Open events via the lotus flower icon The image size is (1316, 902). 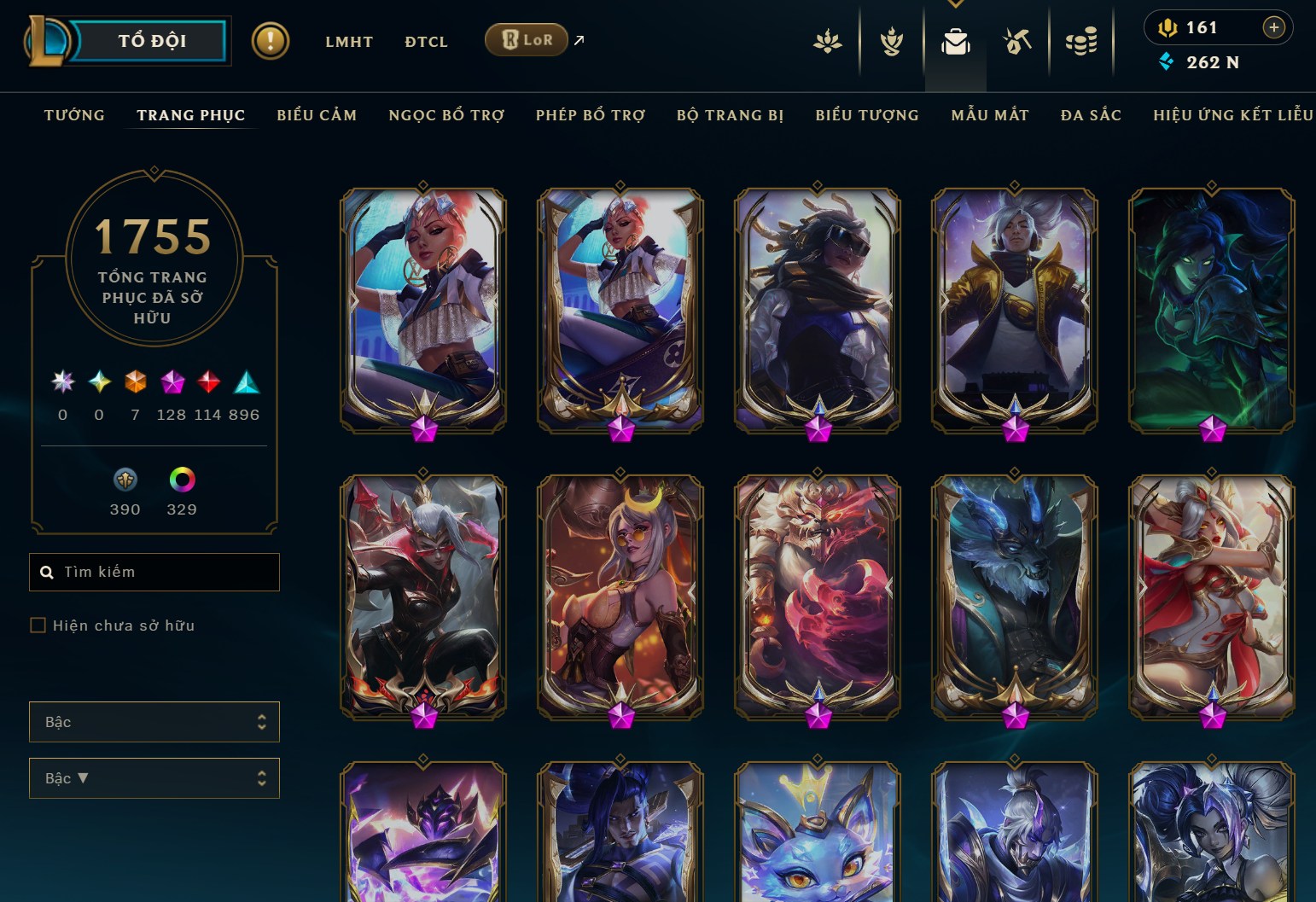point(827,40)
